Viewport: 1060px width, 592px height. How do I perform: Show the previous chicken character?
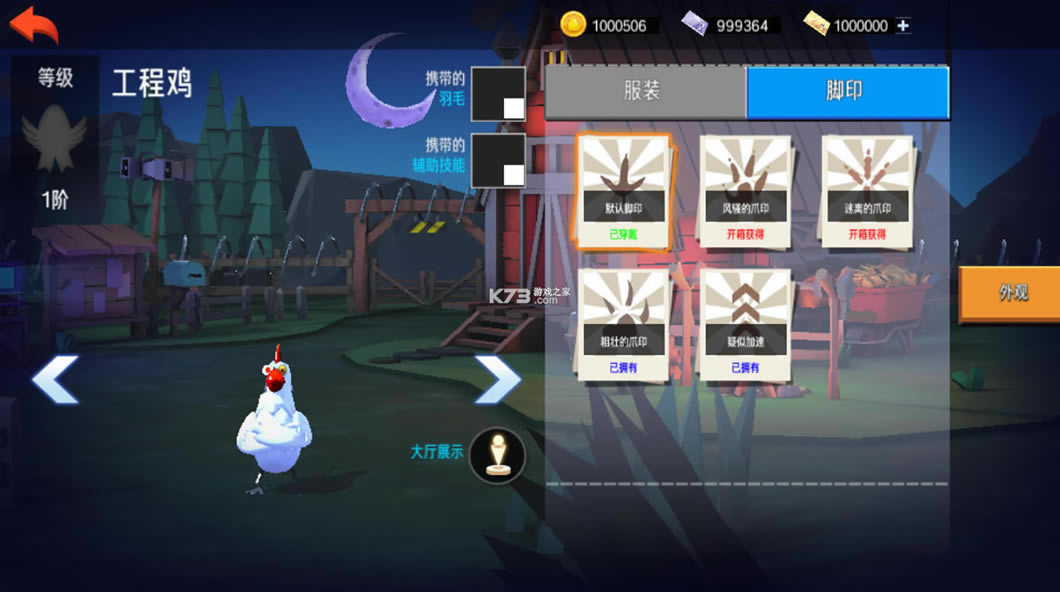[55, 380]
